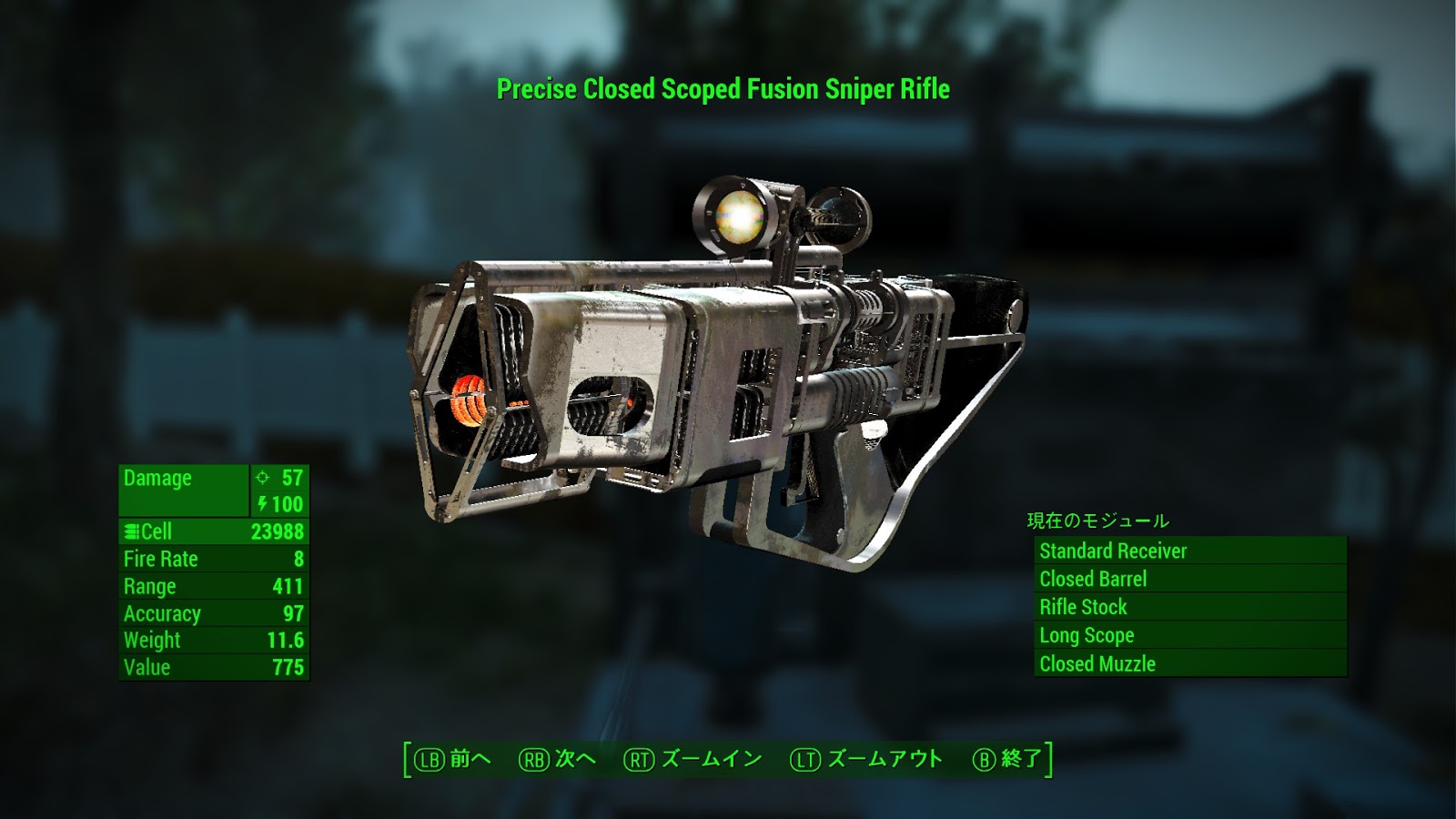
Task: Click the lightning bolt energy damage icon
Action: [x=263, y=505]
